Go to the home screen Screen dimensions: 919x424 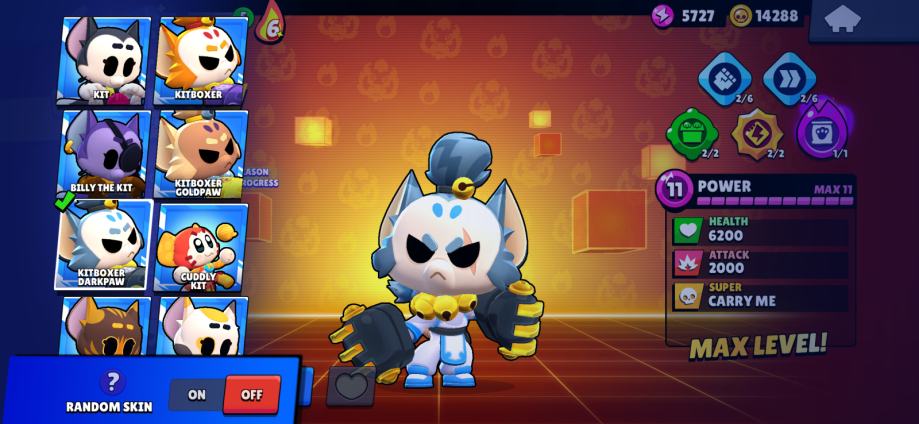842,19
